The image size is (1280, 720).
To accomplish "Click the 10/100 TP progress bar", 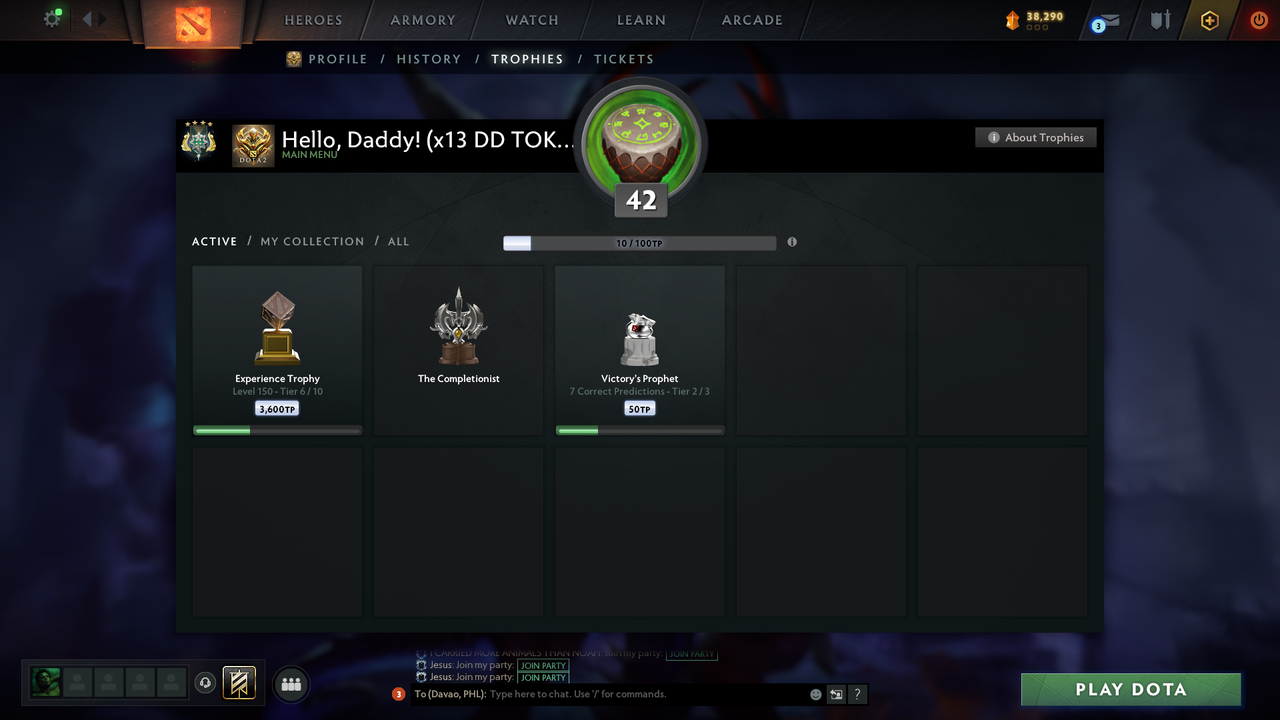I will coord(640,242).
